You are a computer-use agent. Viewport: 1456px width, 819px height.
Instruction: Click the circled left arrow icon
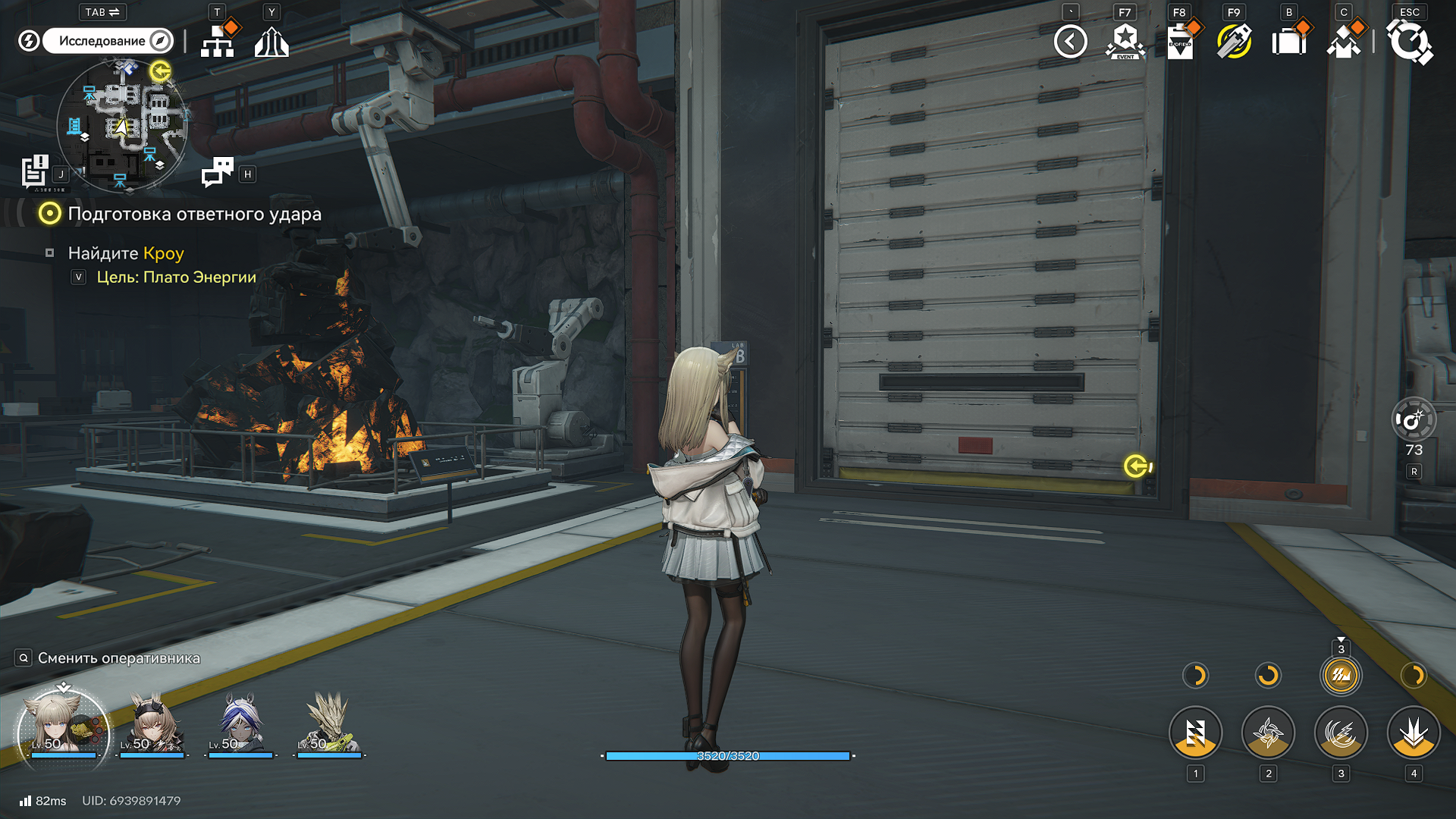[1070, 42]
